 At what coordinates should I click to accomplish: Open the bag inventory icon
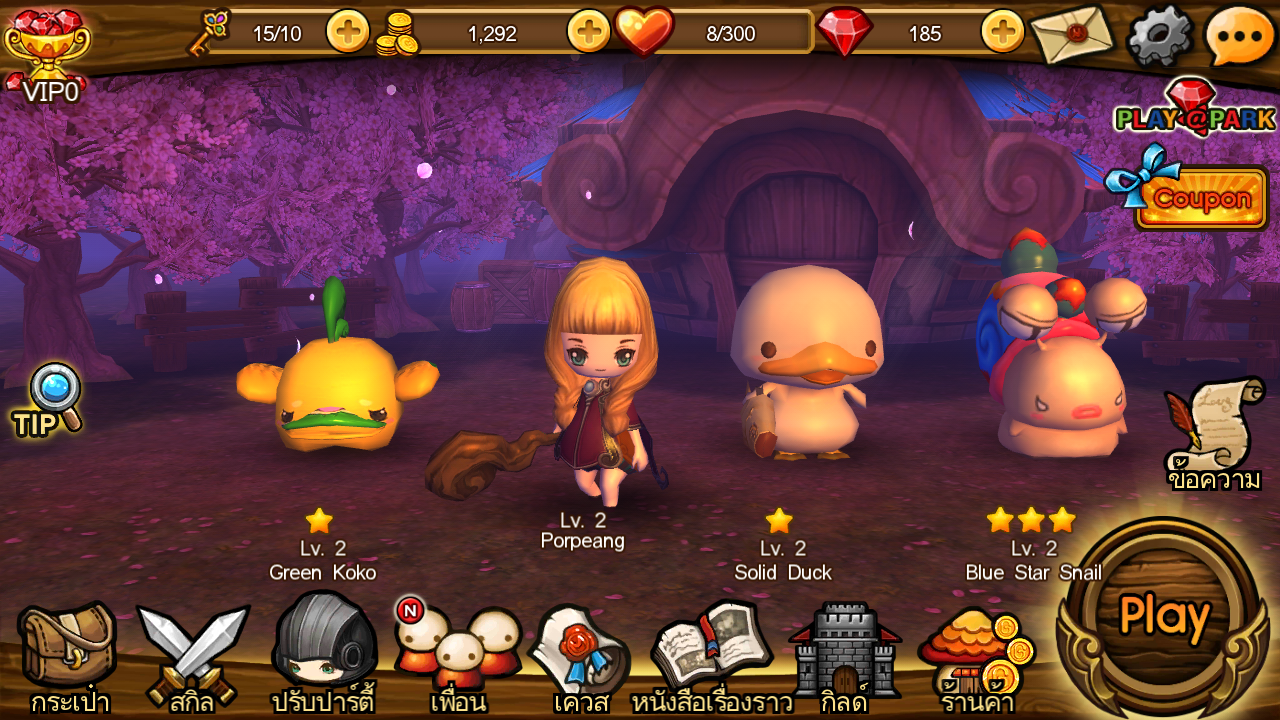(67, 651)
